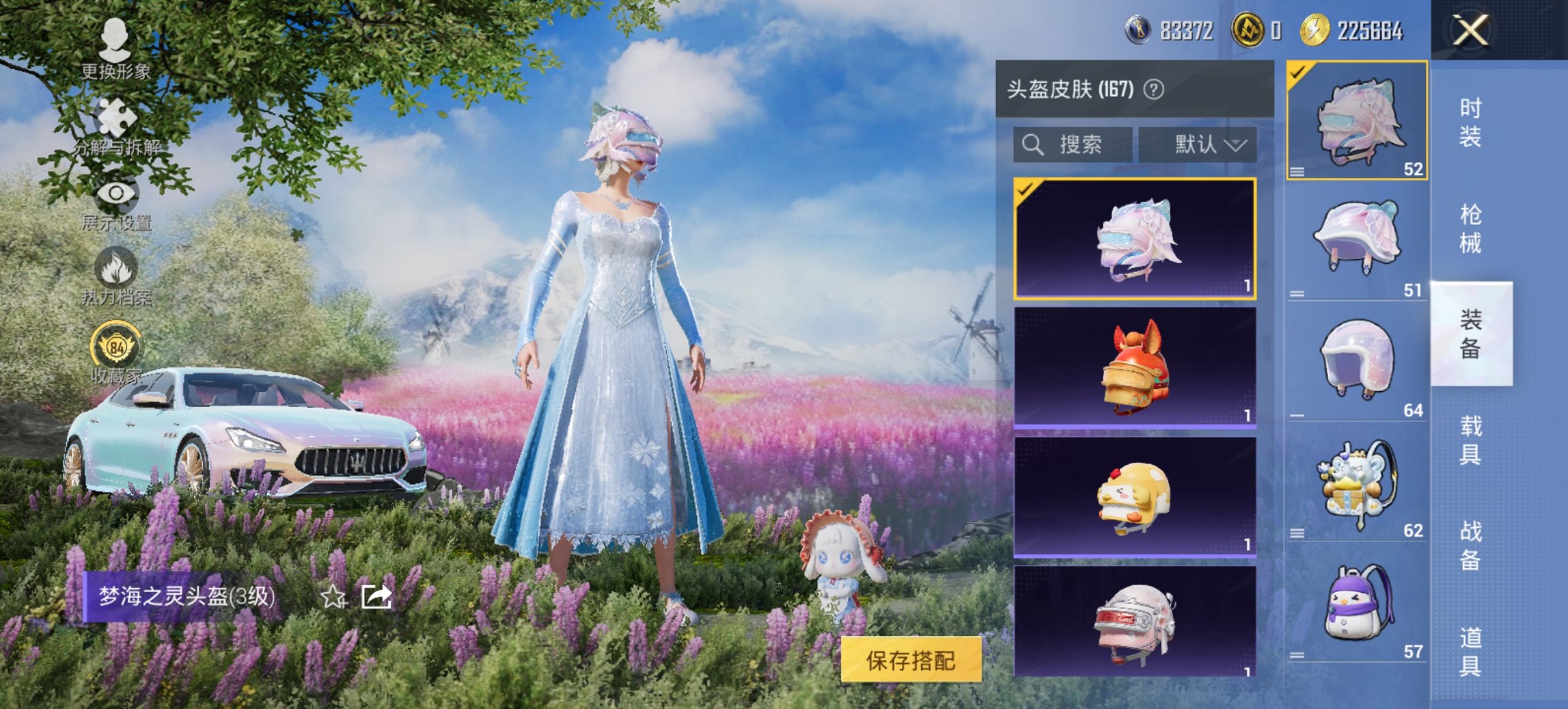Select the 分解与拆解 dismantle tool
The height and width of the screenshot is (709, 1568).
tap(116, 123)
